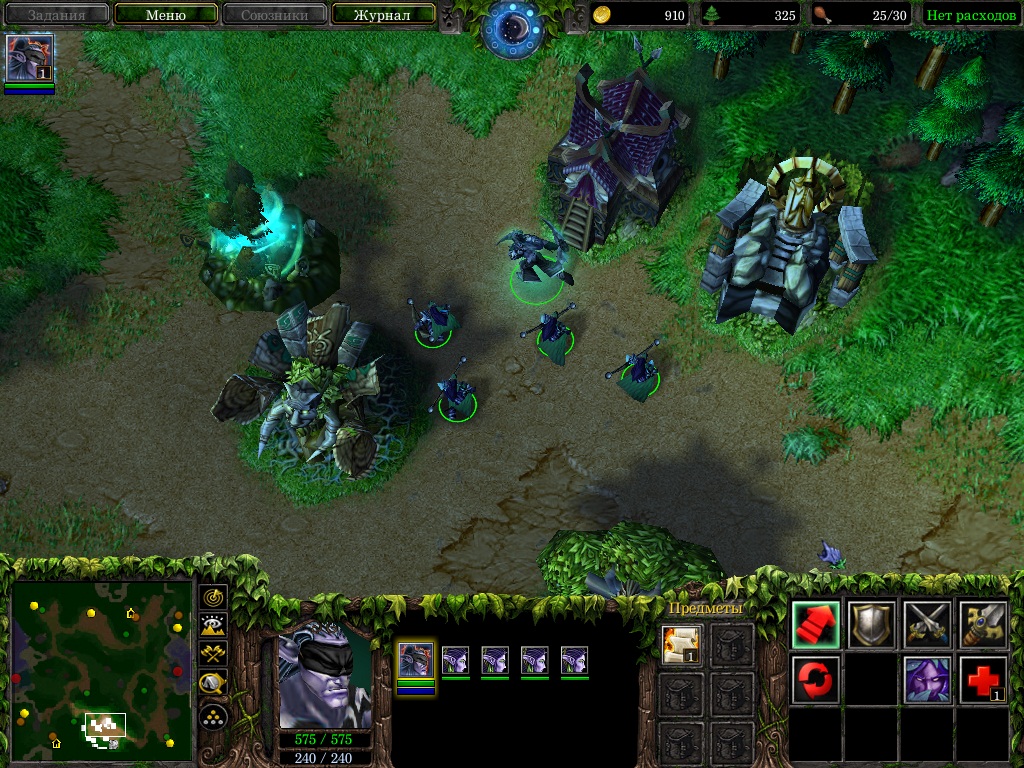Select the Hold Position command icon
This screenshot has width=1024, height=768.
click(x=928, y=625)
